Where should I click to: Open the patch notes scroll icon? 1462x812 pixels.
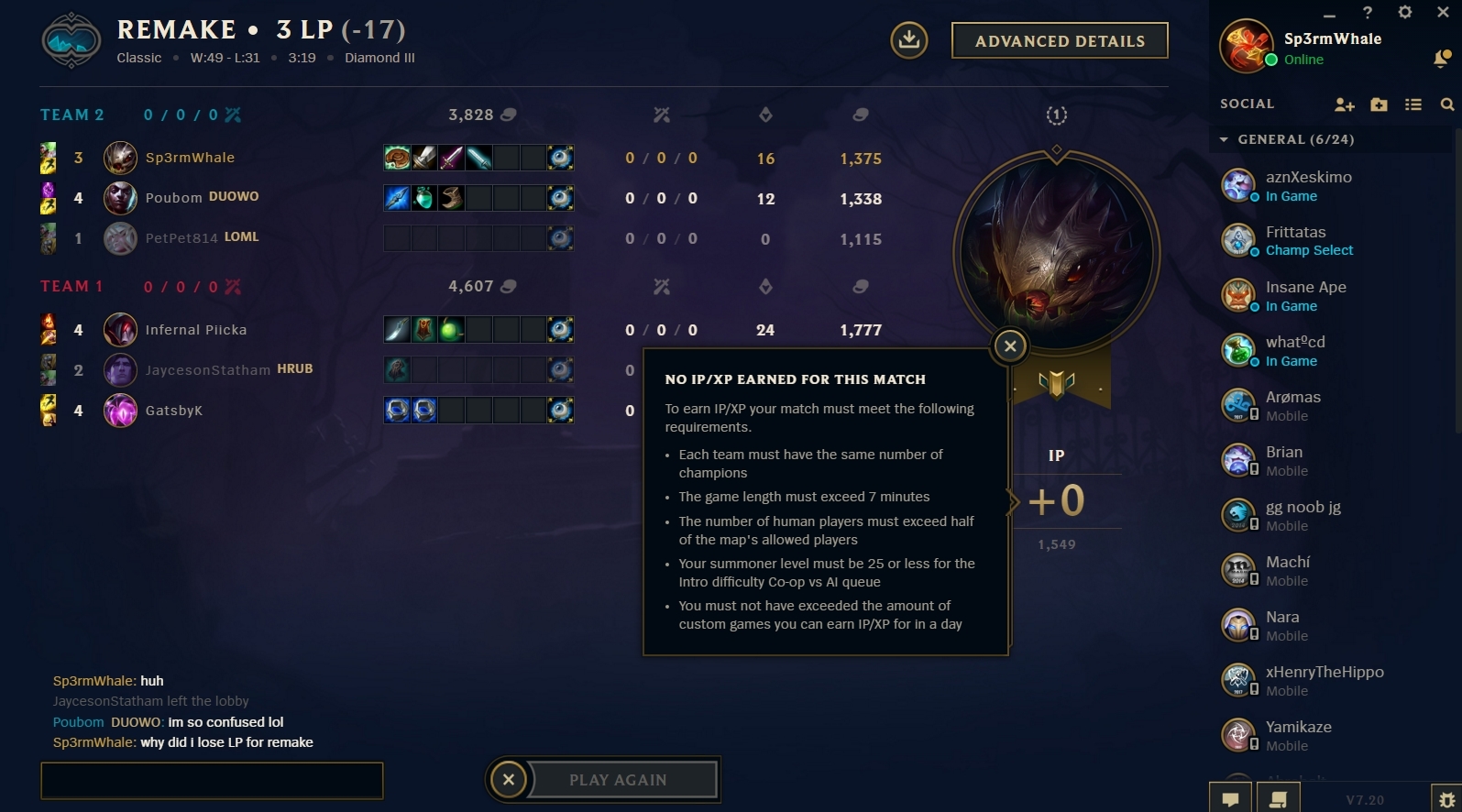coord(1278,797)
